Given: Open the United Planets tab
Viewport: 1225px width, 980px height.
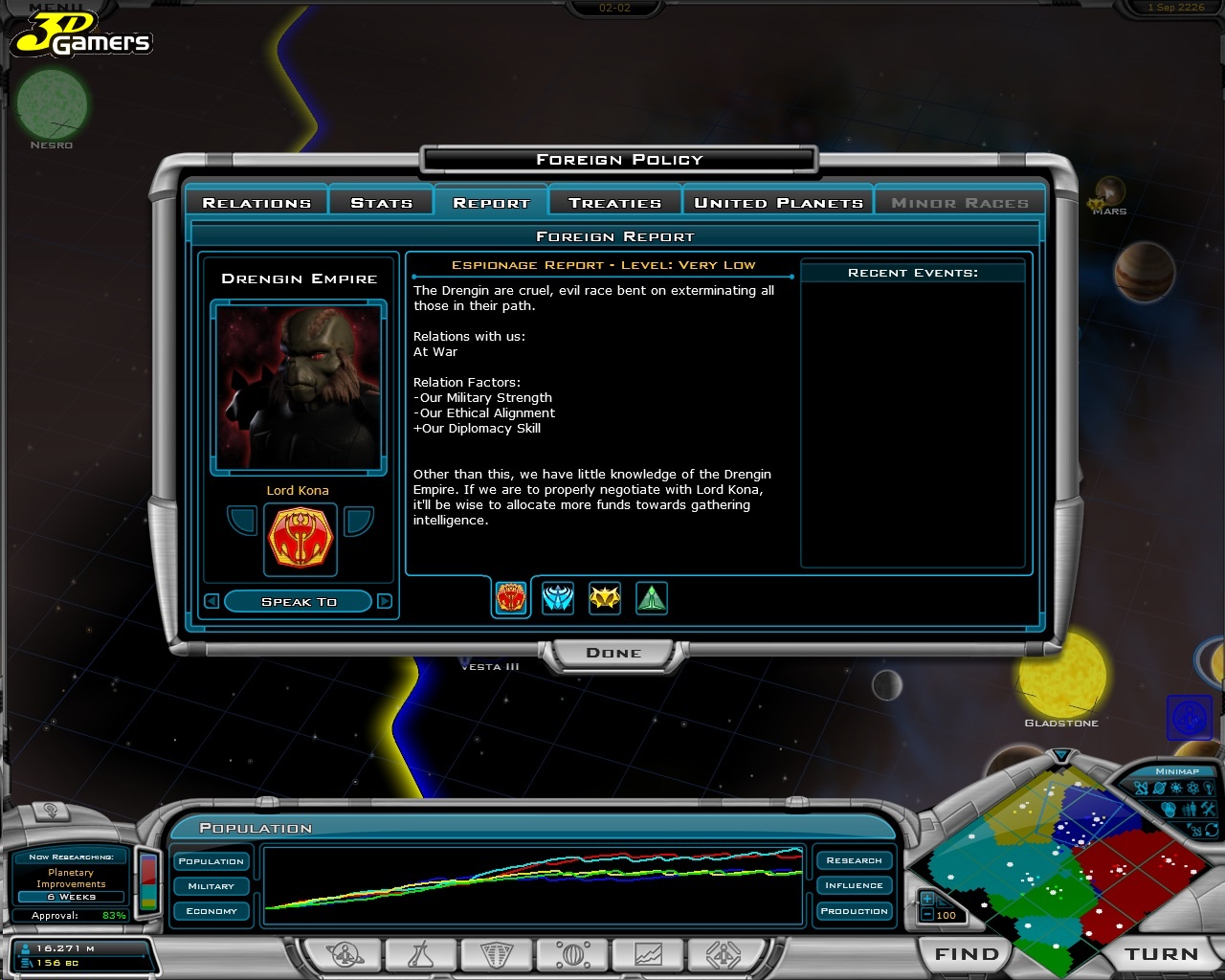Looking at the screenshot, I should point(778,202).
